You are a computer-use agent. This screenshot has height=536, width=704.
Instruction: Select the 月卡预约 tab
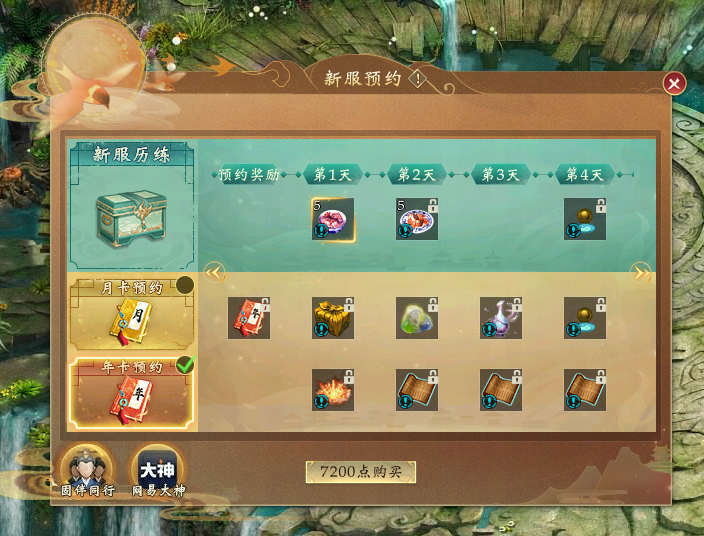coord(132,312)
